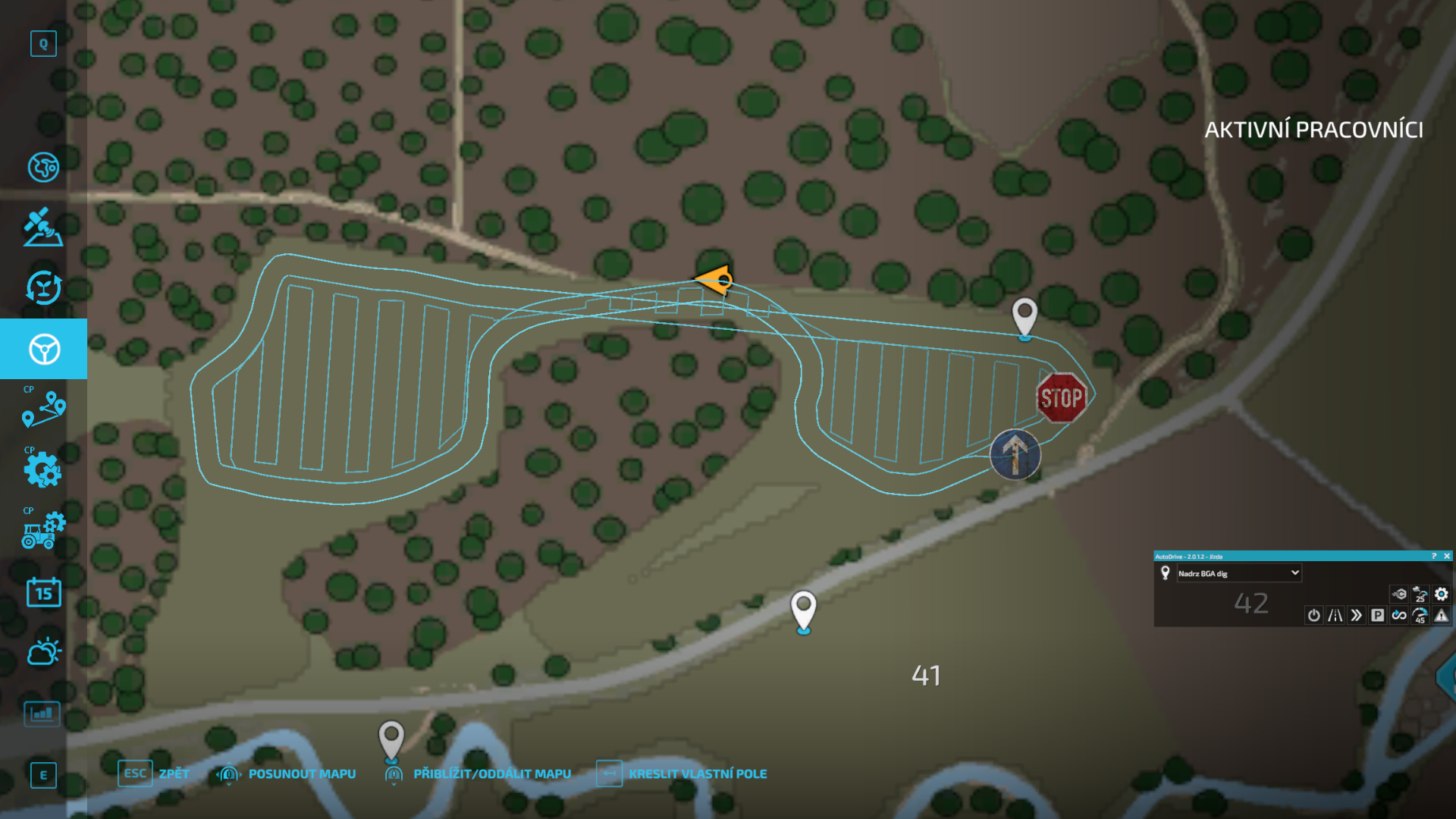The width and height of the screenshot is (1456, 819).
Task: Click KRESLIT VLASTNÍ POLE option
Action: (x=698, y=773)
